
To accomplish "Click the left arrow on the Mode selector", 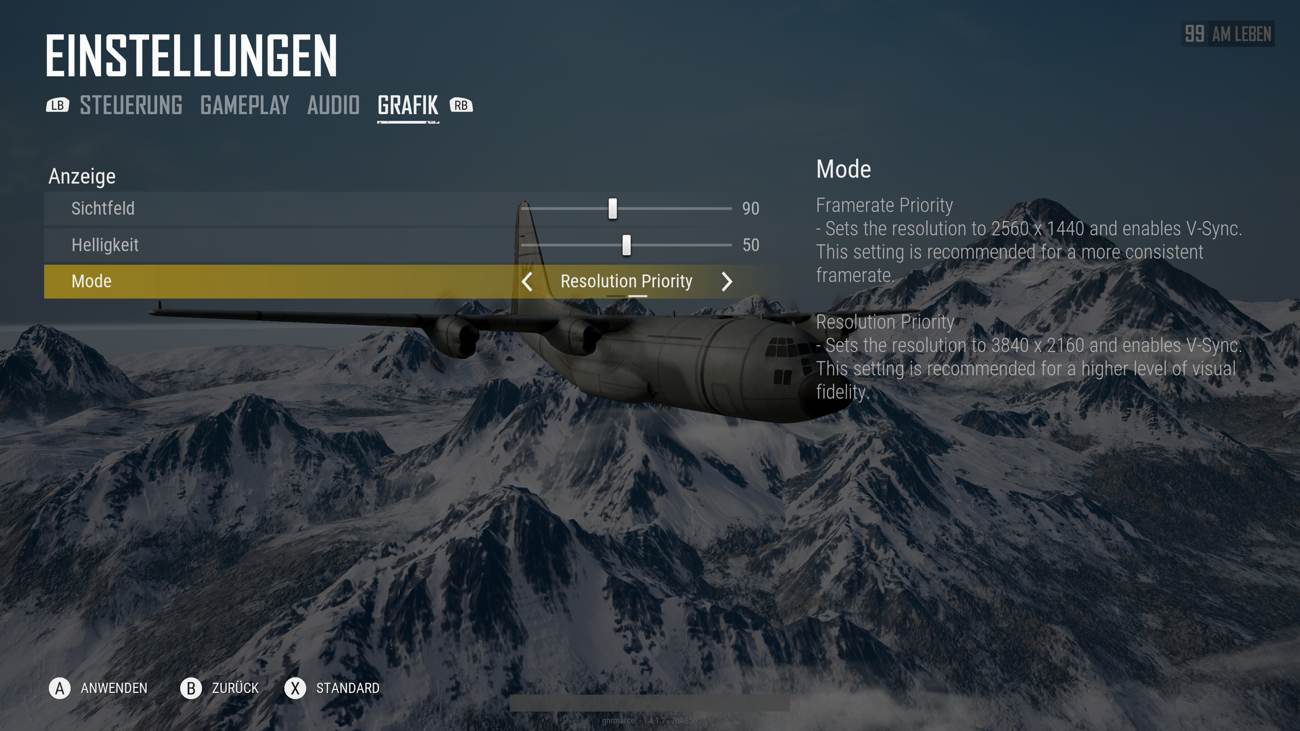I will tap(527, 281).
